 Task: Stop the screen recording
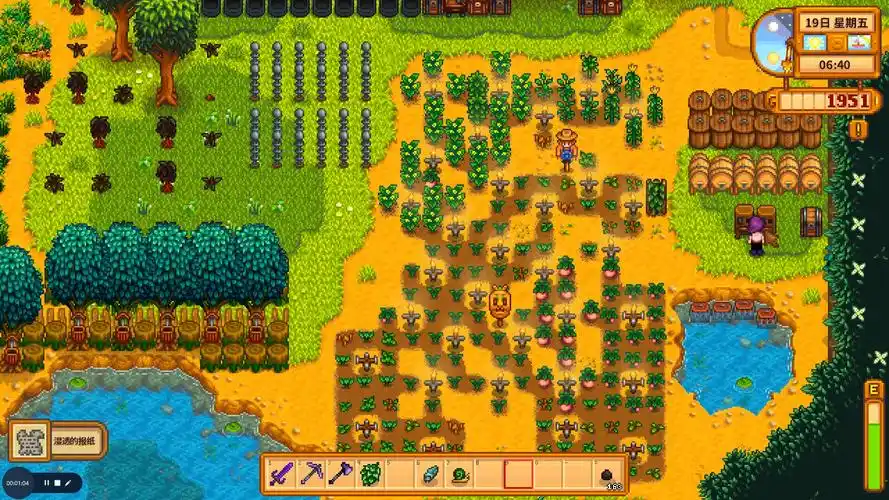[57, 483]
